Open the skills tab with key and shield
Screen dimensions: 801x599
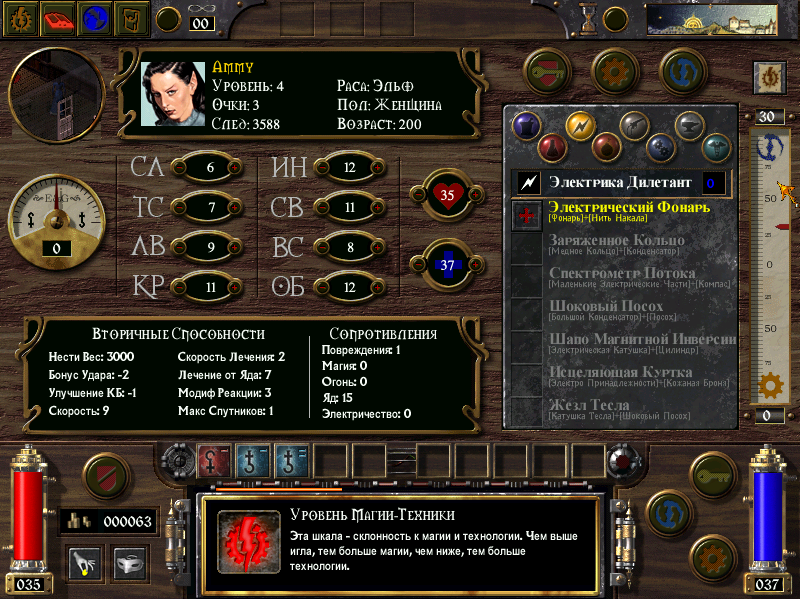(x=548, y=69)
